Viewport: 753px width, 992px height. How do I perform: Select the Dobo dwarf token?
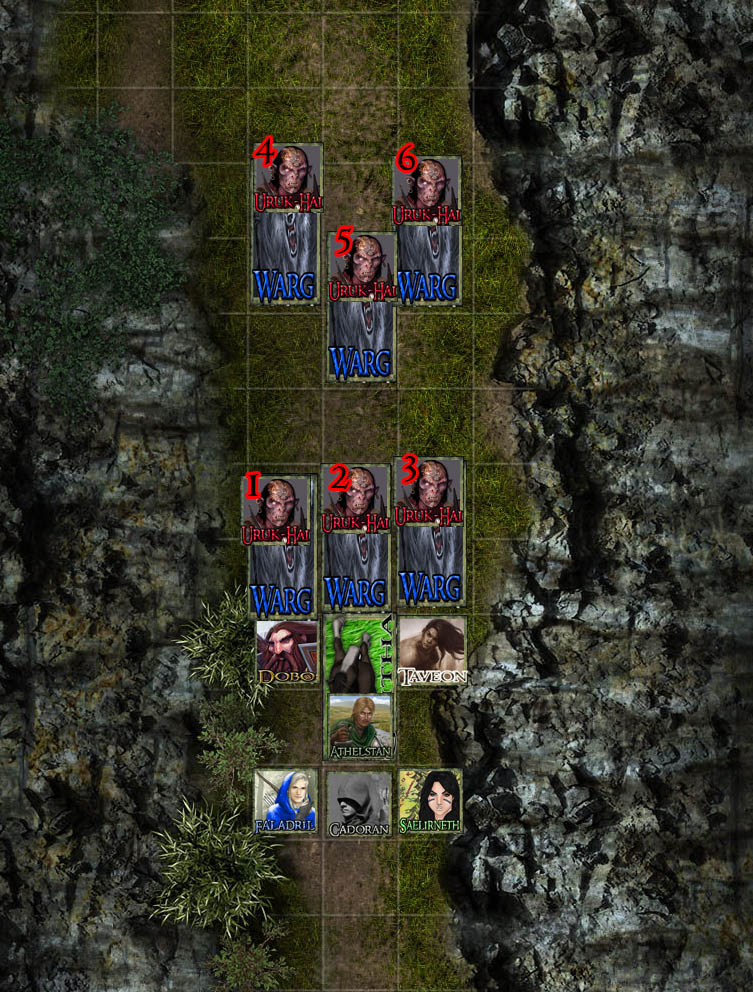[x=286, y=652]
